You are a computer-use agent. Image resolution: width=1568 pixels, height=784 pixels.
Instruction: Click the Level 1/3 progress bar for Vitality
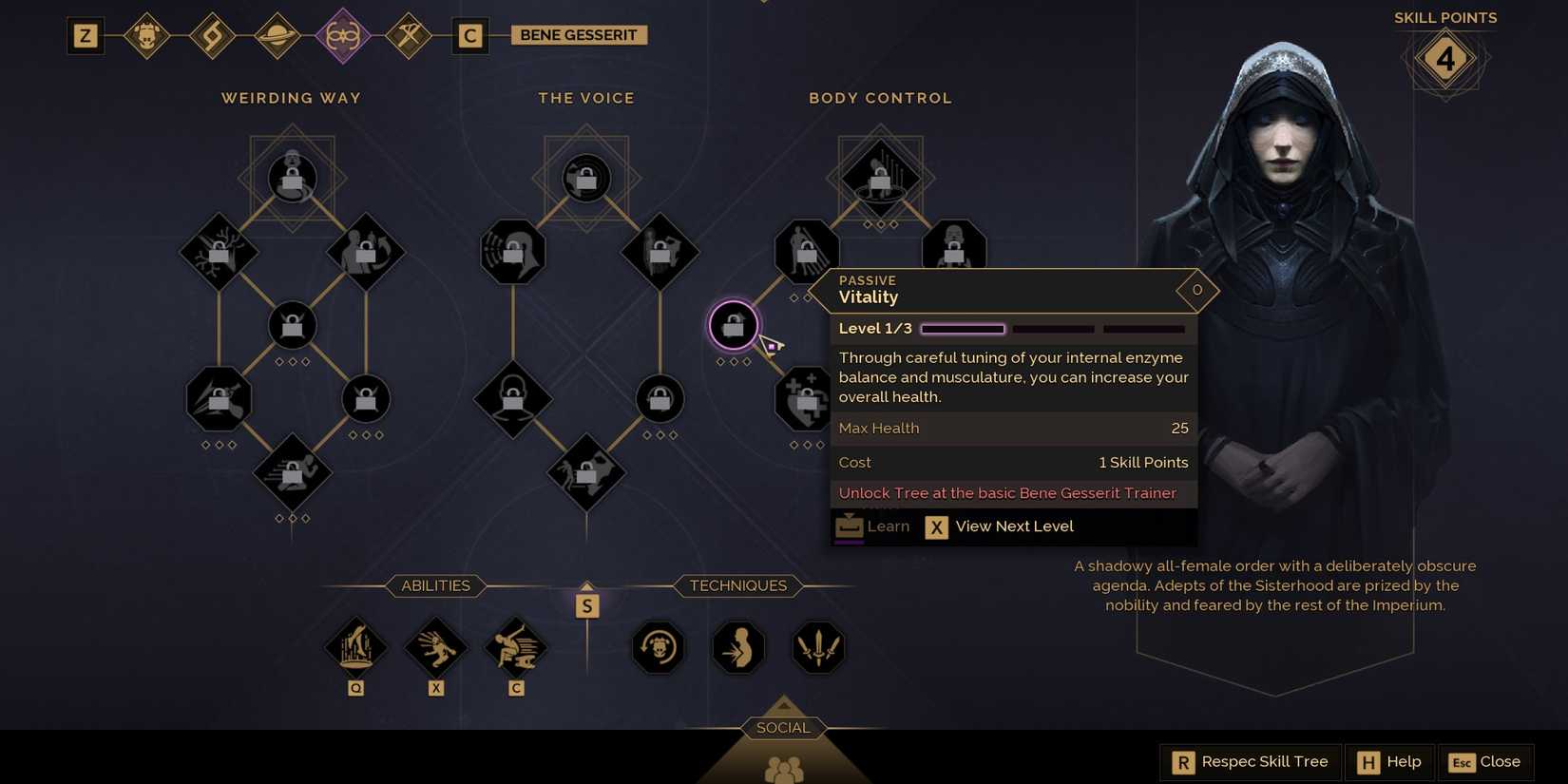[962, 329]
